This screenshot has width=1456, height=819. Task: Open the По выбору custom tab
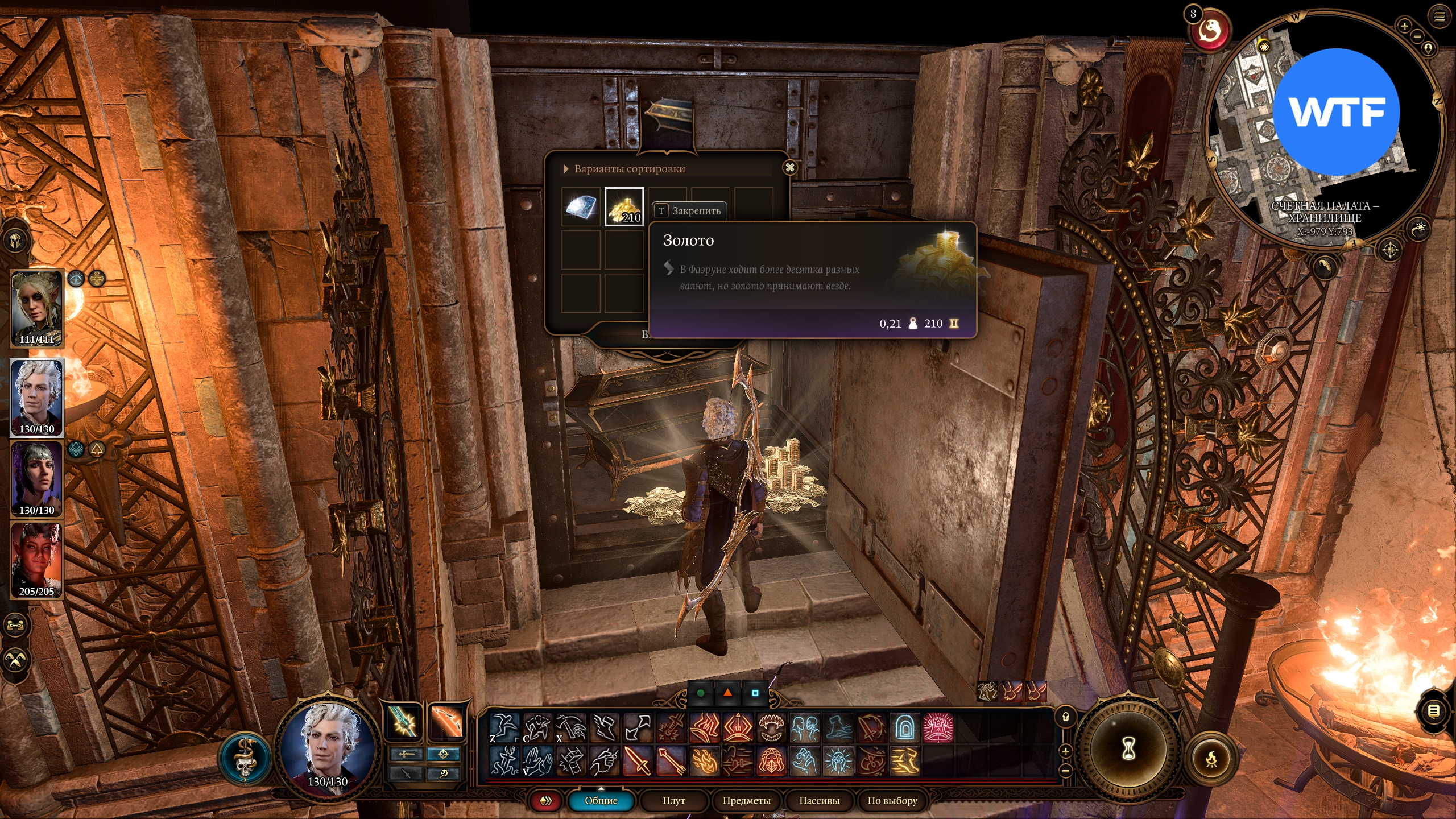point(892,800)
